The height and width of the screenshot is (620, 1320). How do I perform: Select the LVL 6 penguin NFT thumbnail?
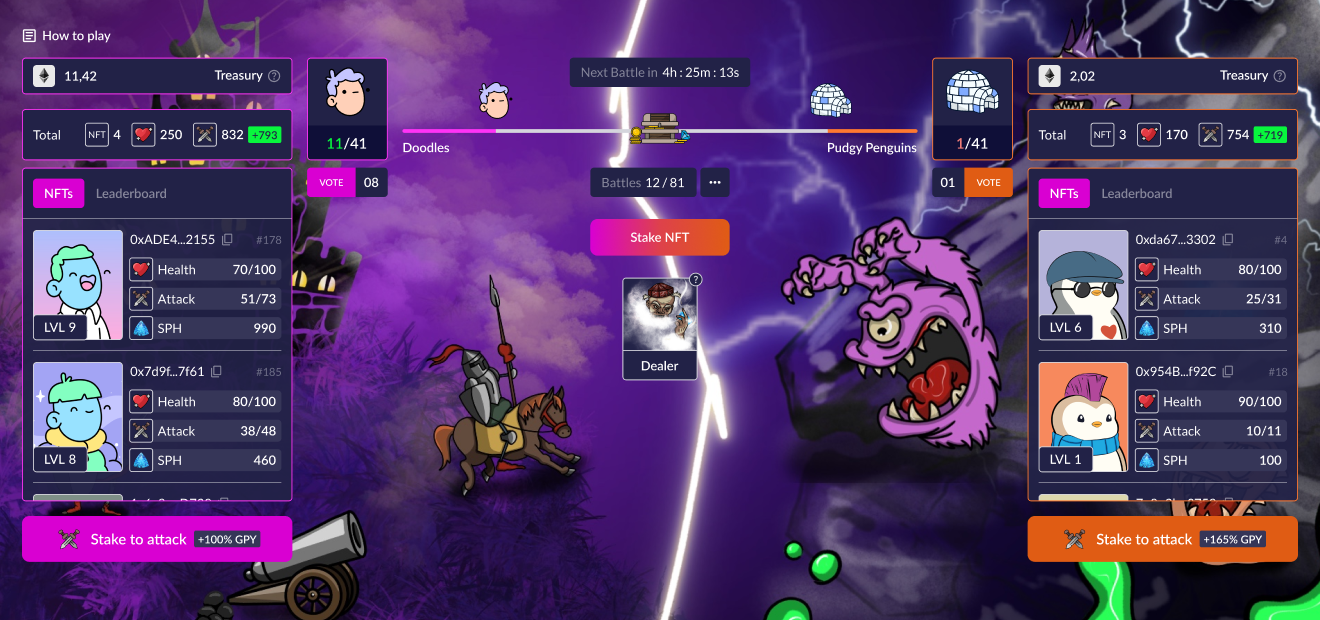[1083, 285]
